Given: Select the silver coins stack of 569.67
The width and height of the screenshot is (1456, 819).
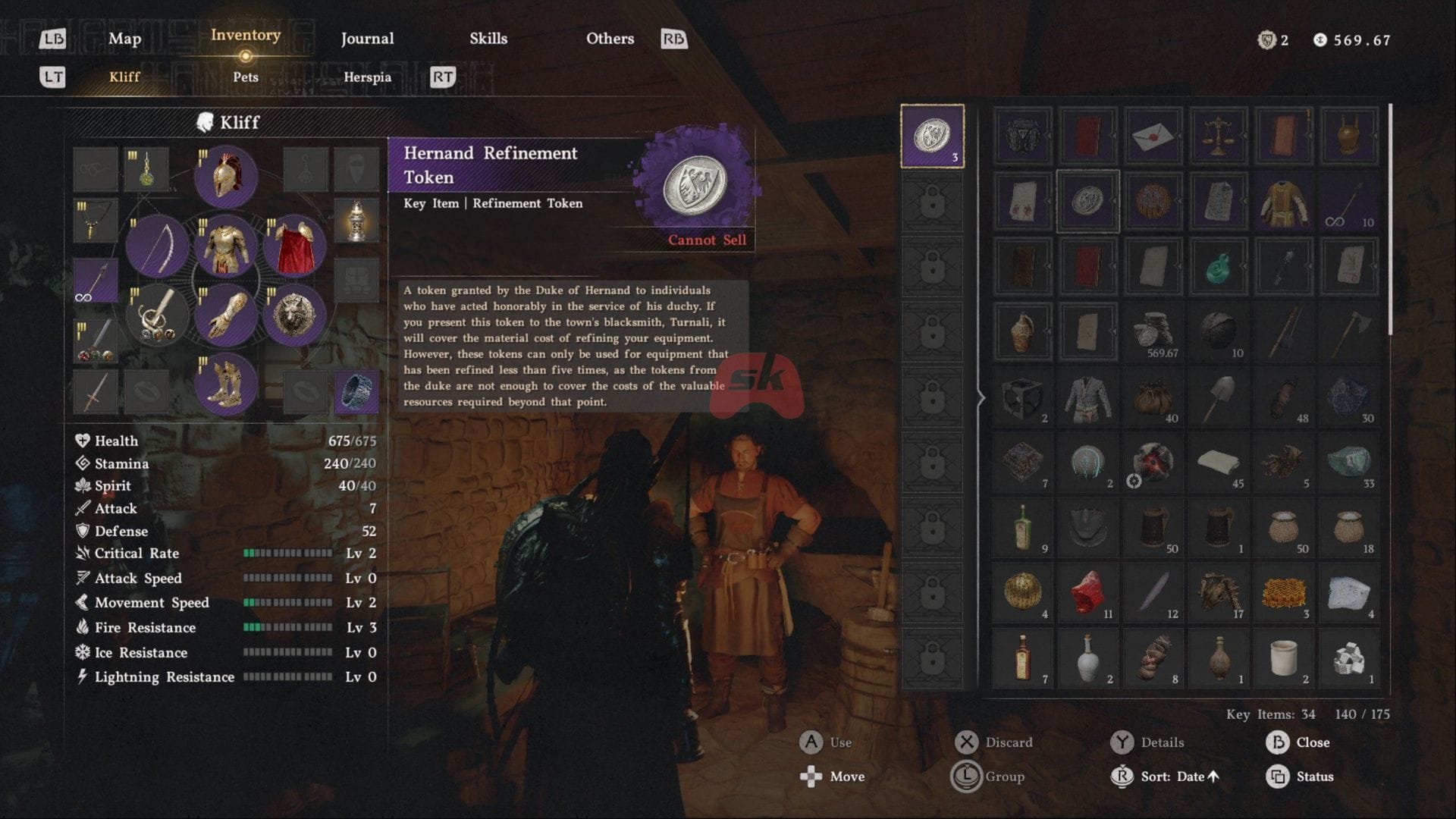Looking at the screenshot, I should pos(1153,332).
